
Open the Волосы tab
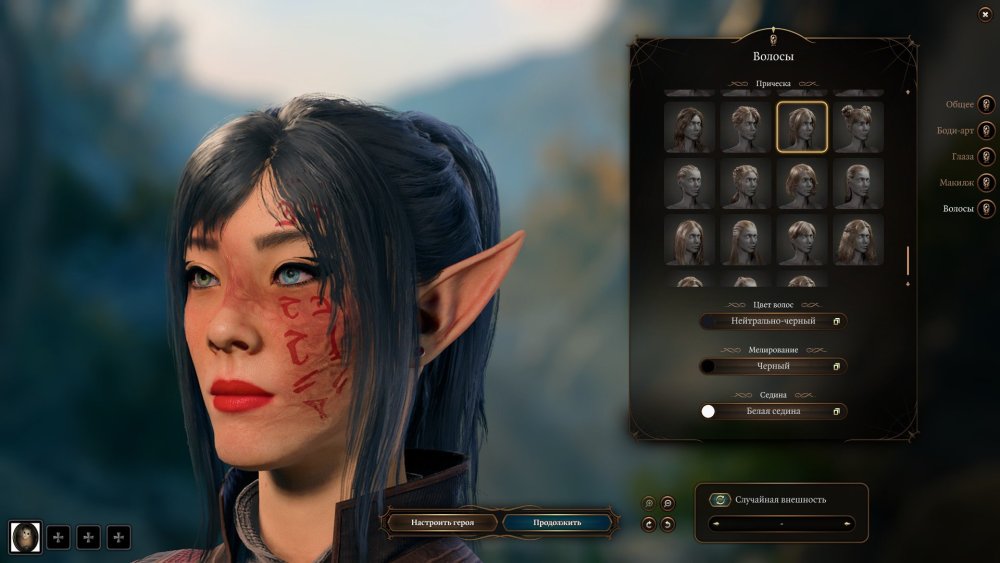[986, 208]
